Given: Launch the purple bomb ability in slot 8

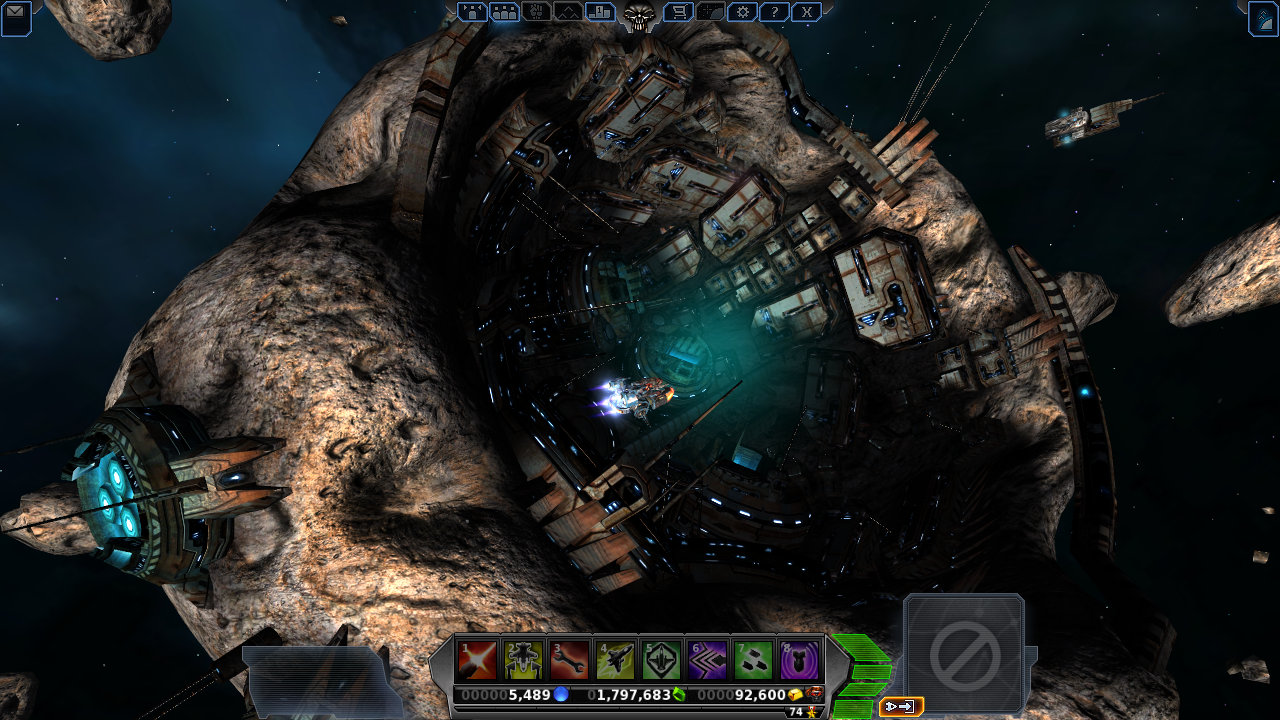Looking at the screenshot, I should click(x=800, y=660).
